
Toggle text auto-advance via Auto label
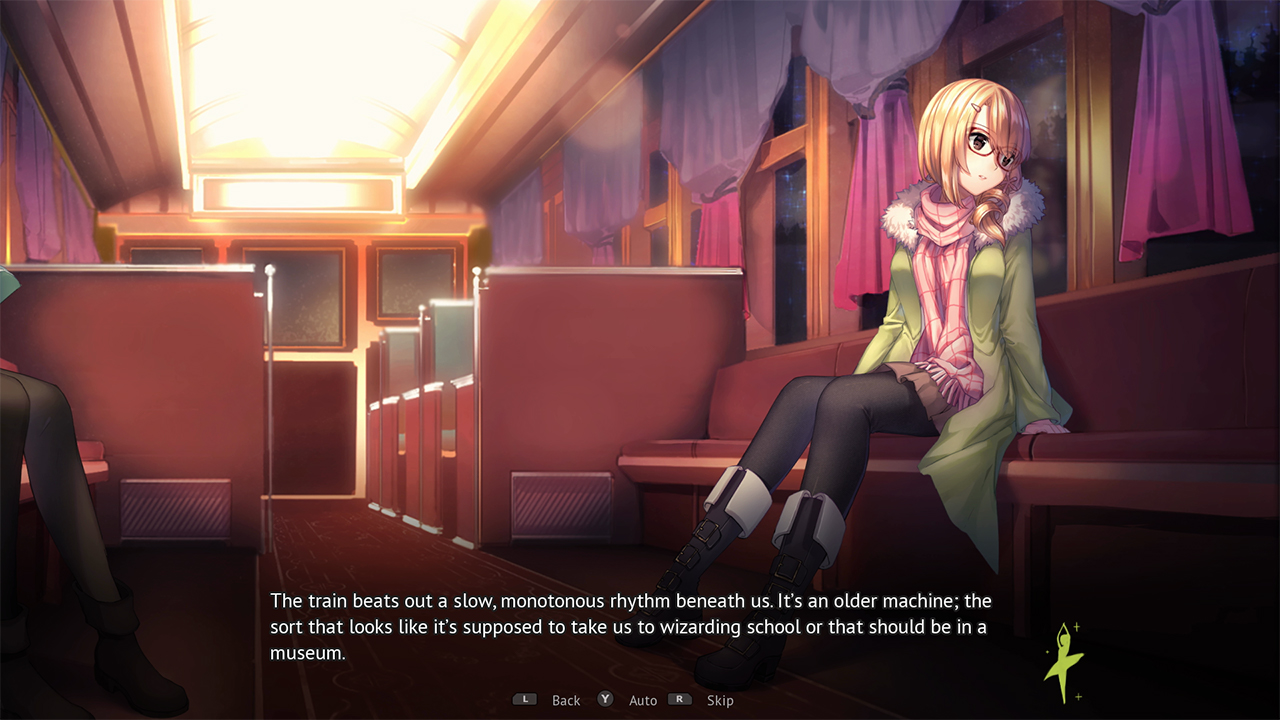click(643, 700)
